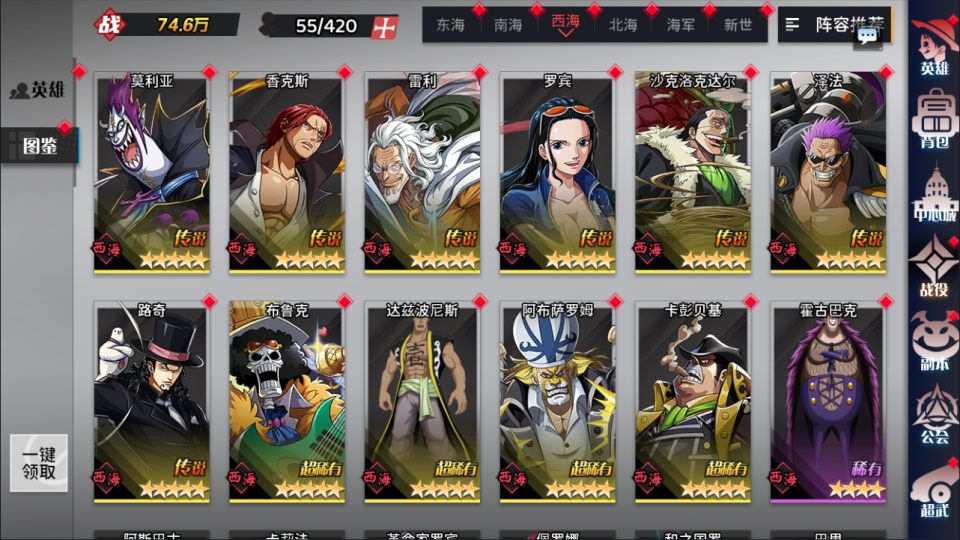Switch to the 东海 faction tab
Image resolution: width=960 pixels, height=540 pixels.
click(x=451, y=25)
